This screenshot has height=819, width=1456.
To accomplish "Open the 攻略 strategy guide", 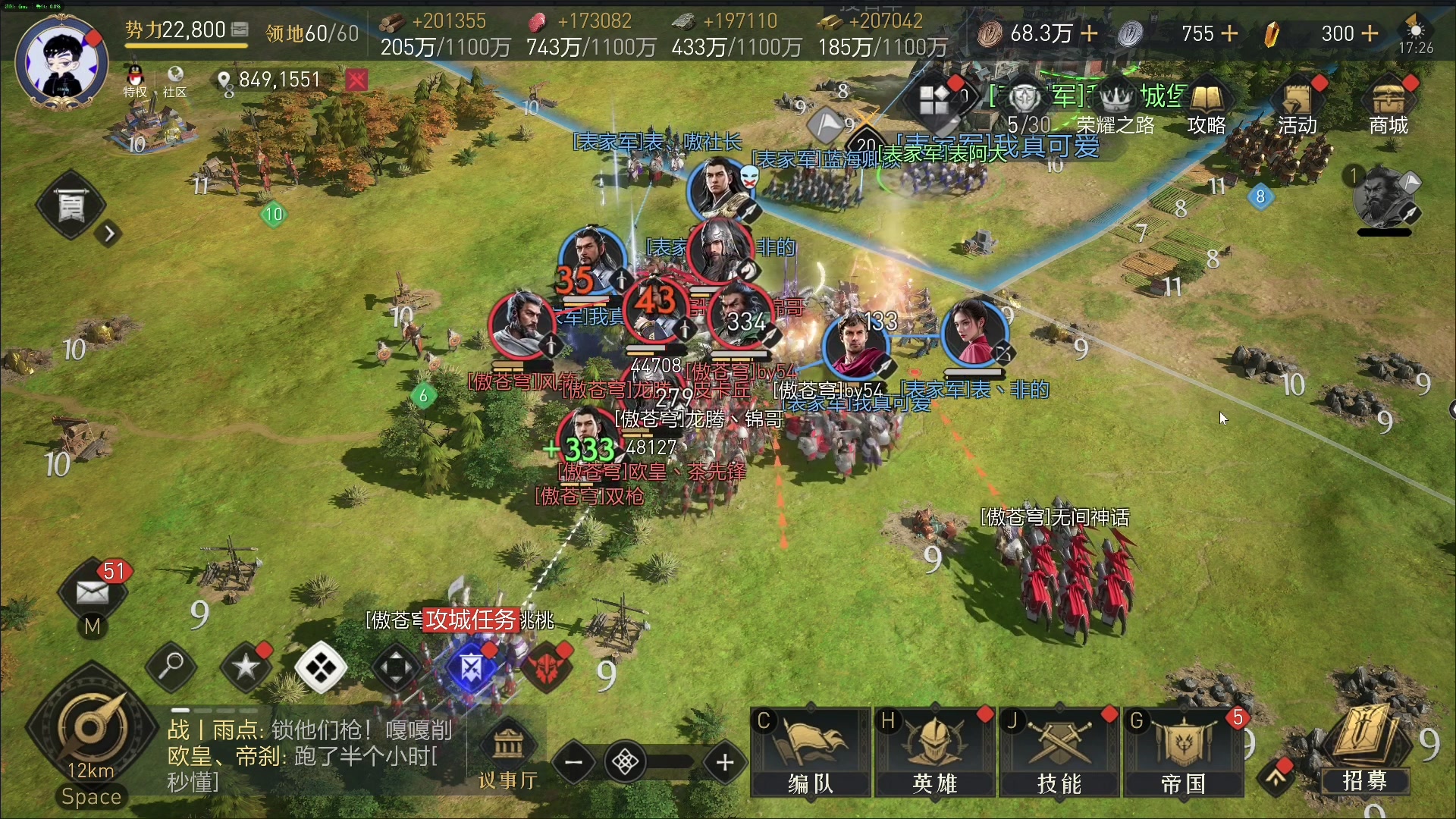I will (x=1207, y=106).
